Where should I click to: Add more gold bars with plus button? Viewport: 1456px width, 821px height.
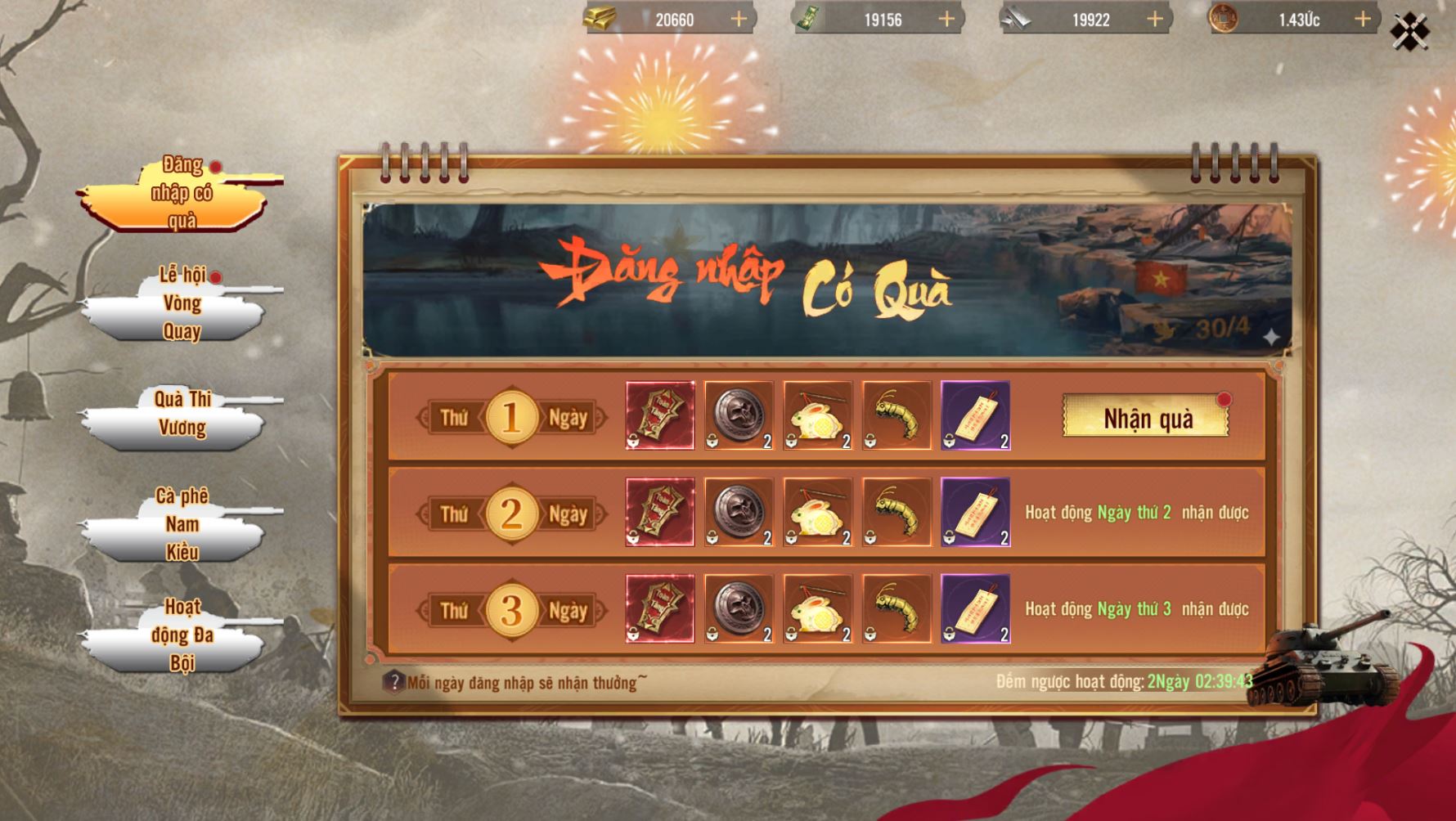click(x=738, y=19)
